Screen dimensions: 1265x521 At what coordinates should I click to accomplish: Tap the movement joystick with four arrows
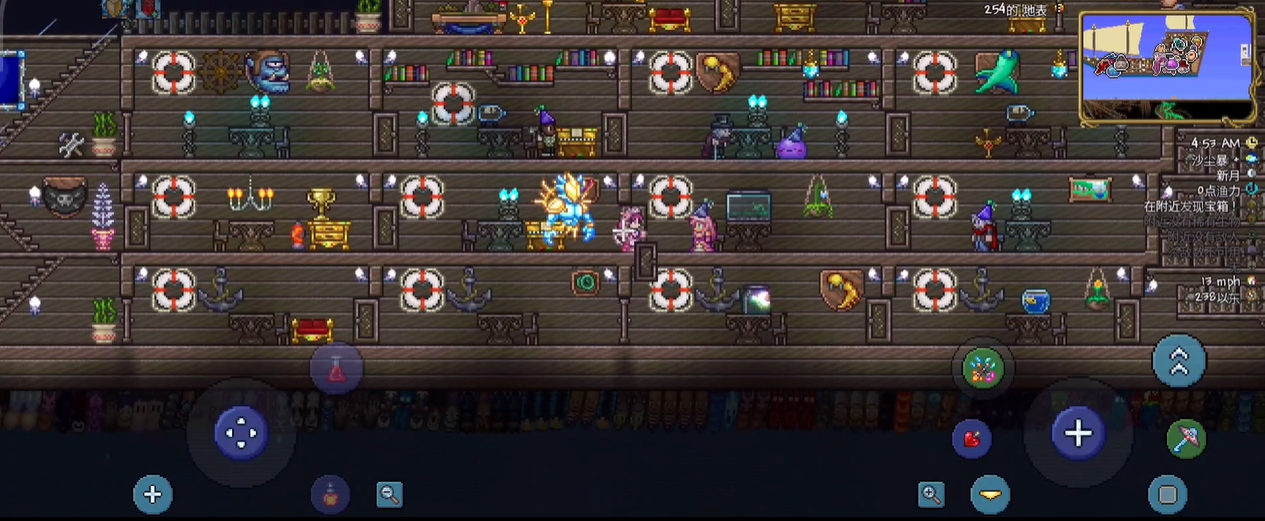[241, 433]
